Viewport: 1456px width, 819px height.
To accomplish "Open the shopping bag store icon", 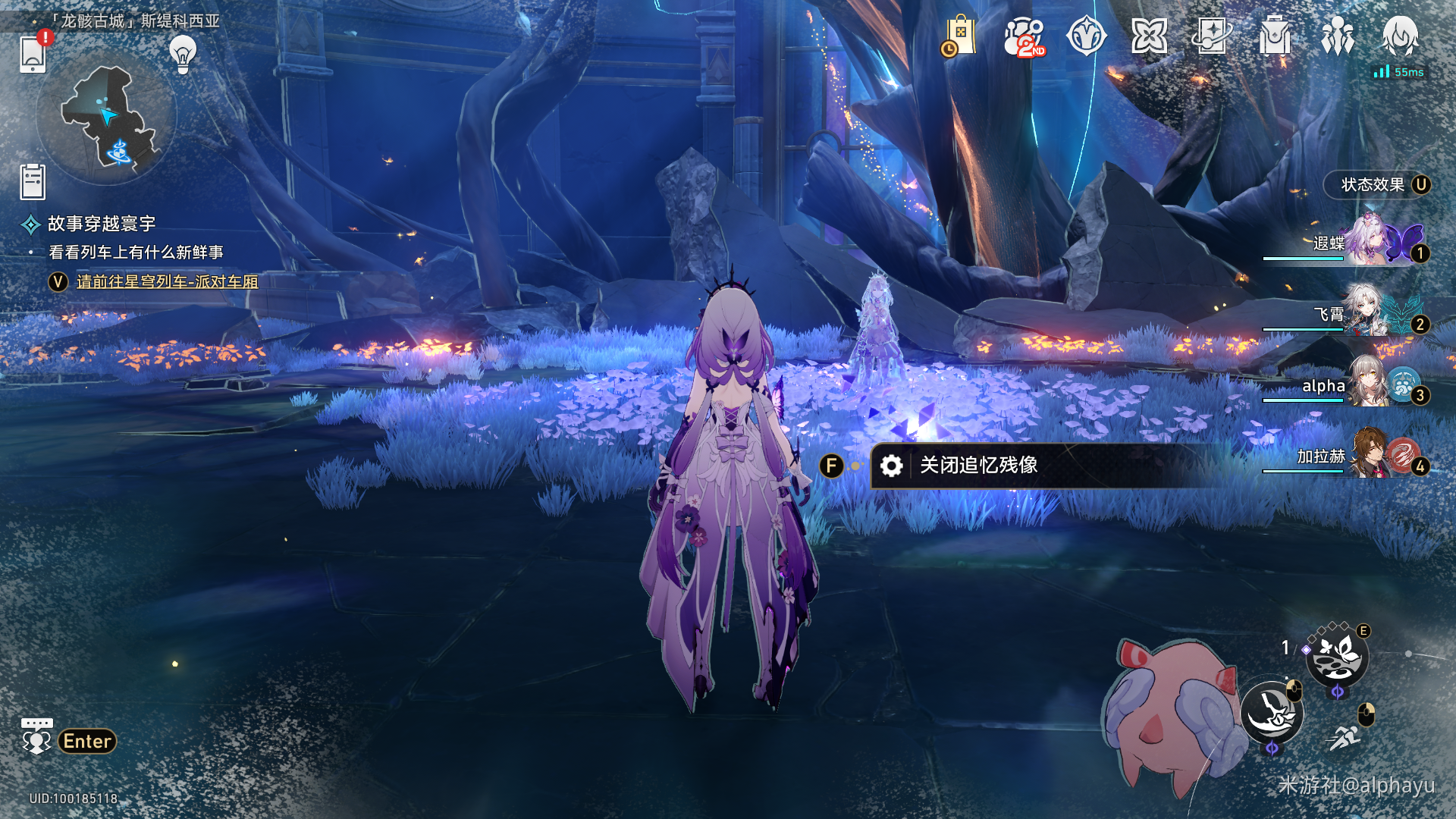I will [960, 36].
